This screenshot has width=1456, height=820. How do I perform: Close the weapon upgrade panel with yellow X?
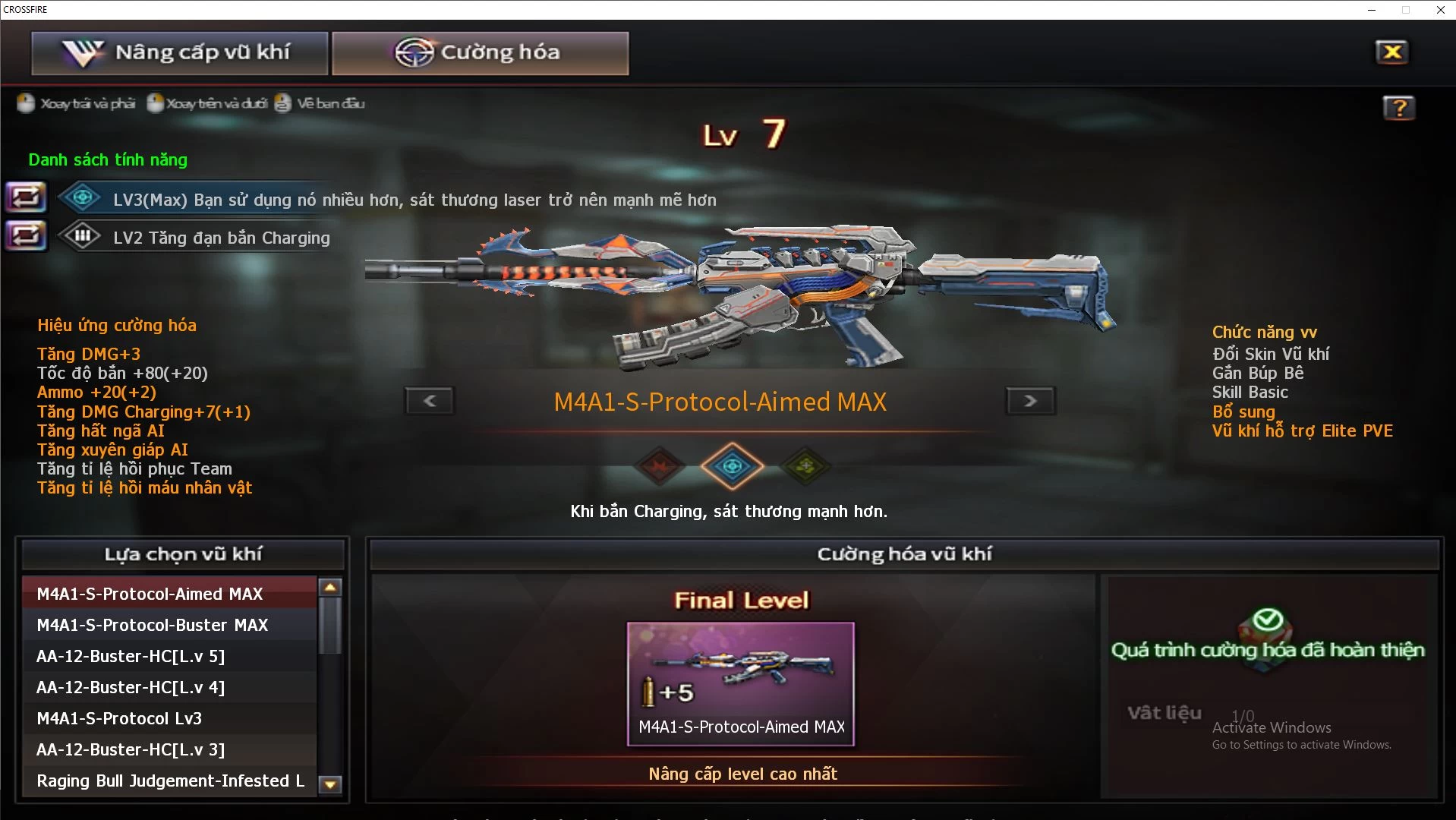[1391, 52]
